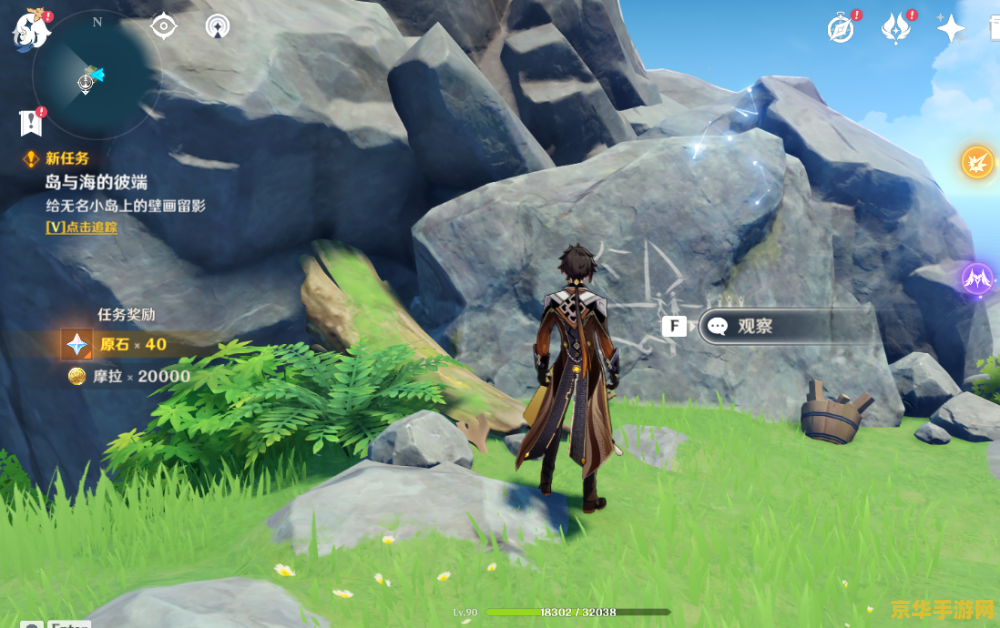Open the winged Battle Pass icon
Image resolution: width=1000 pixels, height=628 pixels.
[895, 28]
